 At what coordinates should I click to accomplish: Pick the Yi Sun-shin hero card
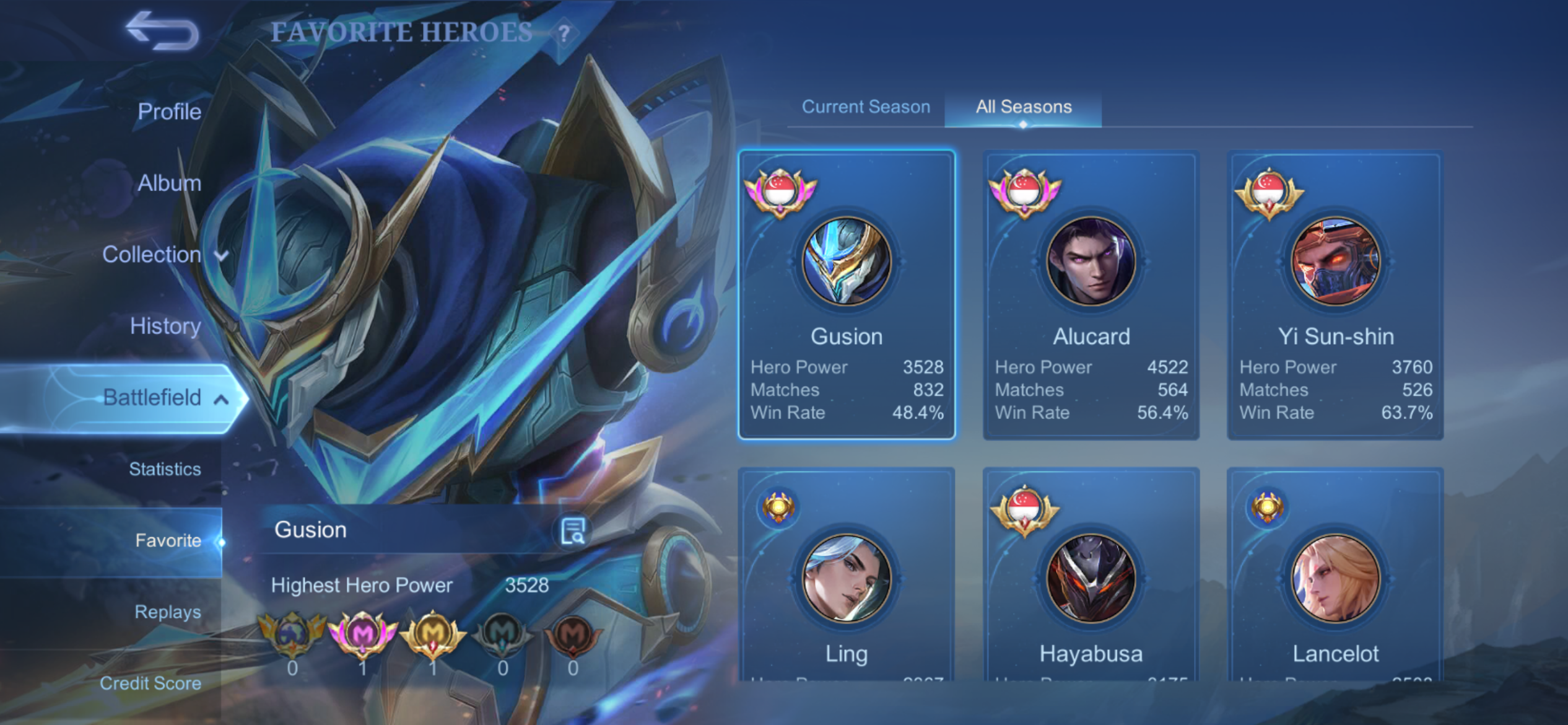coord(1336,295)
